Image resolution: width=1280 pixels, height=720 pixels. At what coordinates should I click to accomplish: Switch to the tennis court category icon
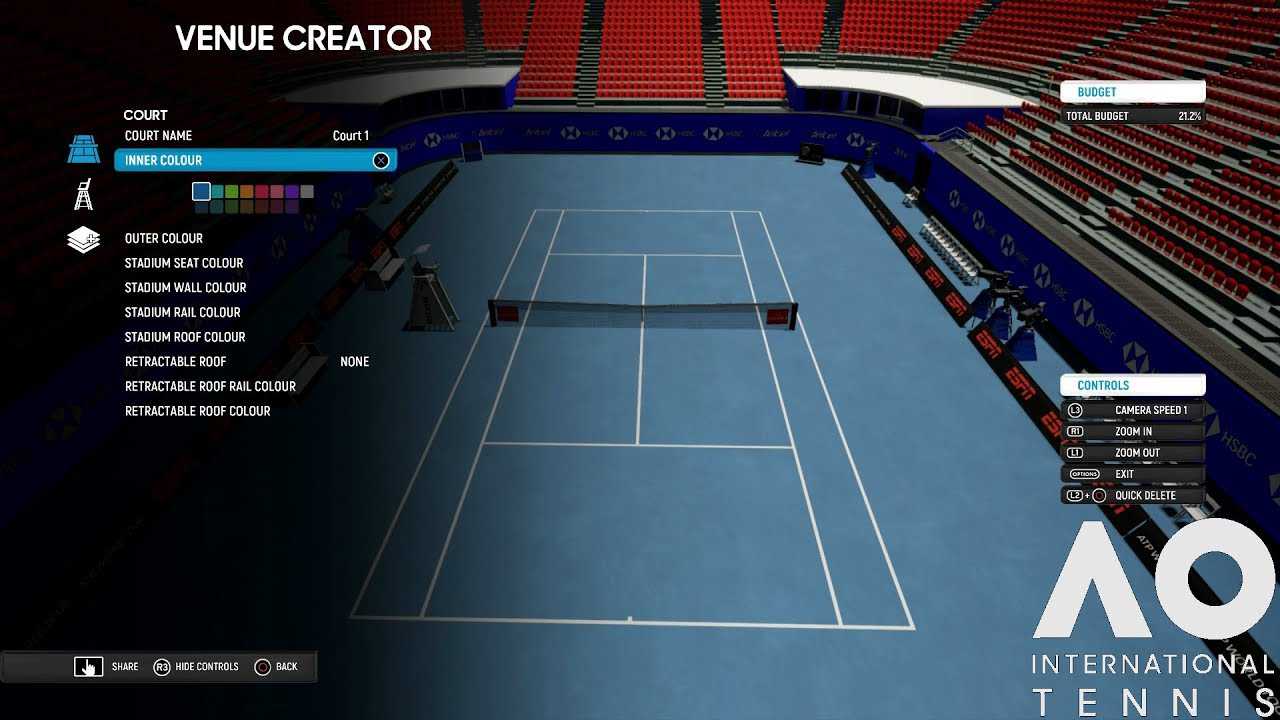84,150
